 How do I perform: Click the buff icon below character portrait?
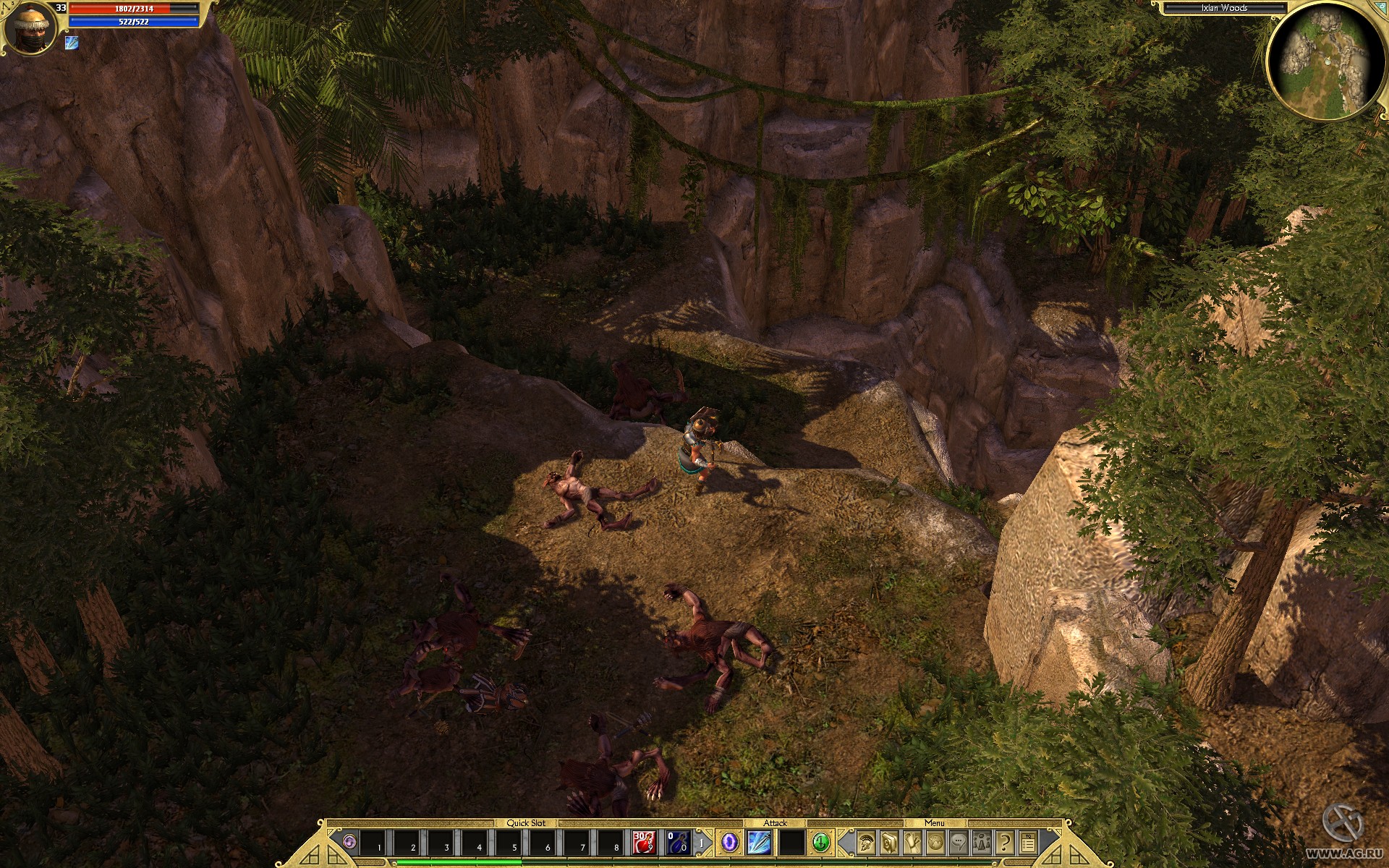click(72, 43)
